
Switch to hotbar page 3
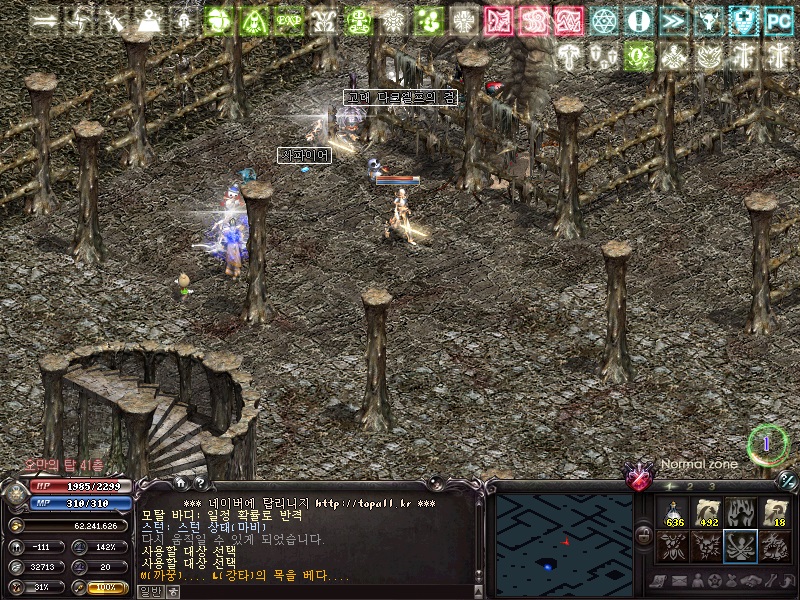click(711, 487)
